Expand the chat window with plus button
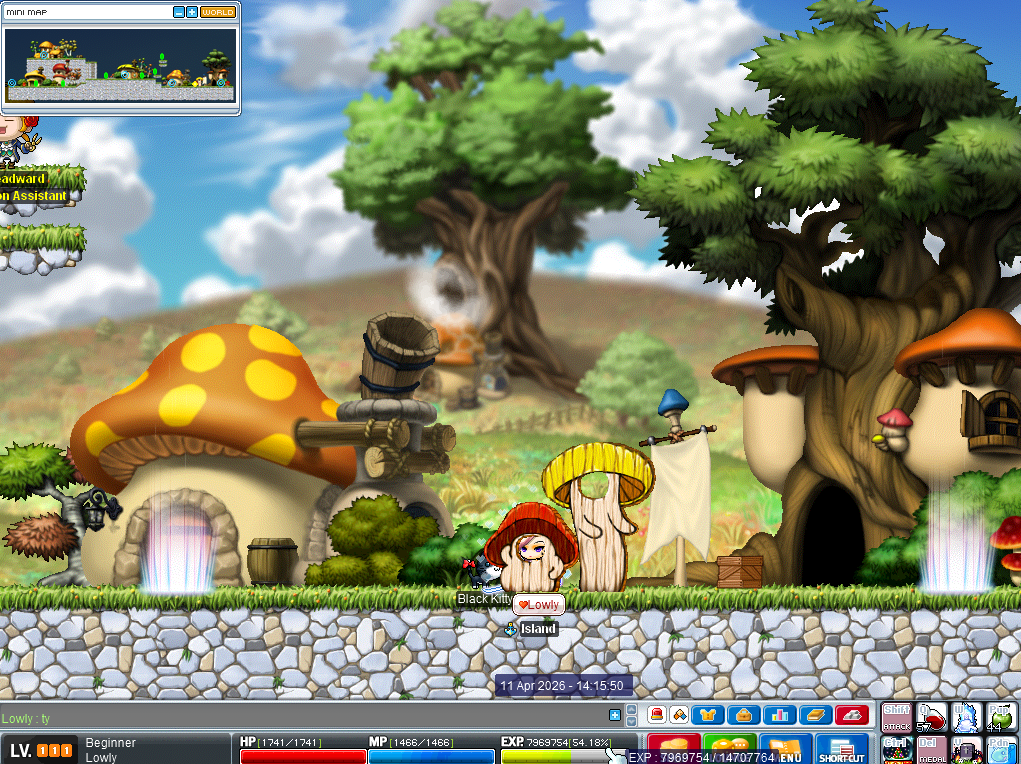 point(615,714)
